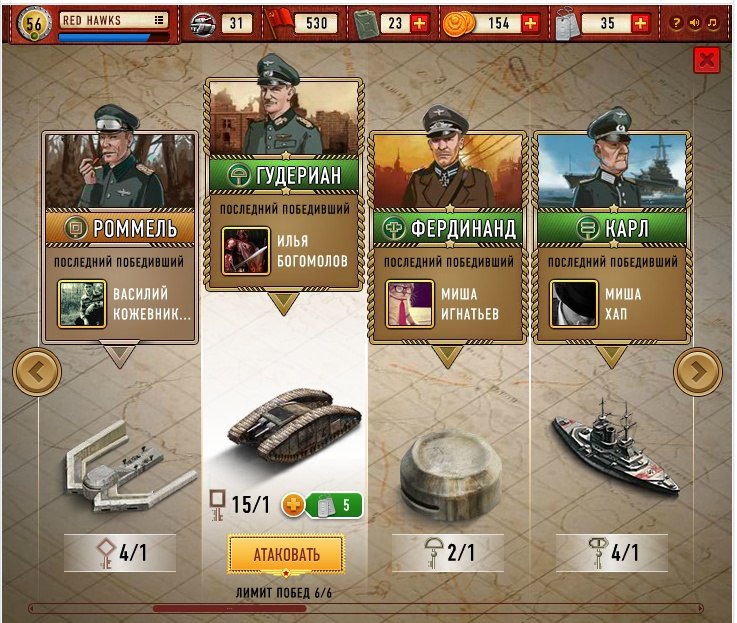The width and height of the screenshot is (737, 623).
Task: Select the Роммель general card
Action: click(x=120, y=228)
